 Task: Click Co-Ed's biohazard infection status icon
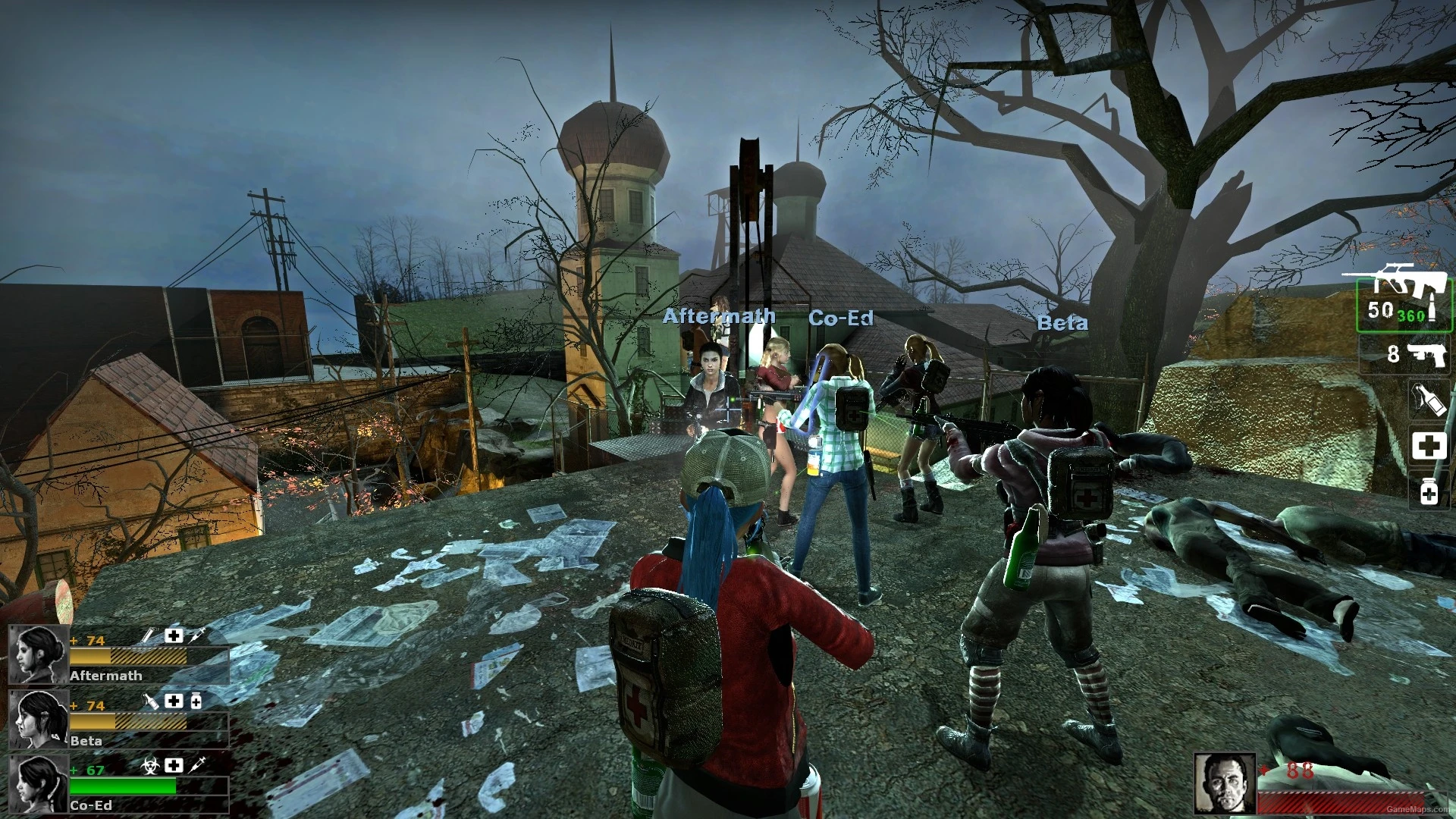pos(152,766)
